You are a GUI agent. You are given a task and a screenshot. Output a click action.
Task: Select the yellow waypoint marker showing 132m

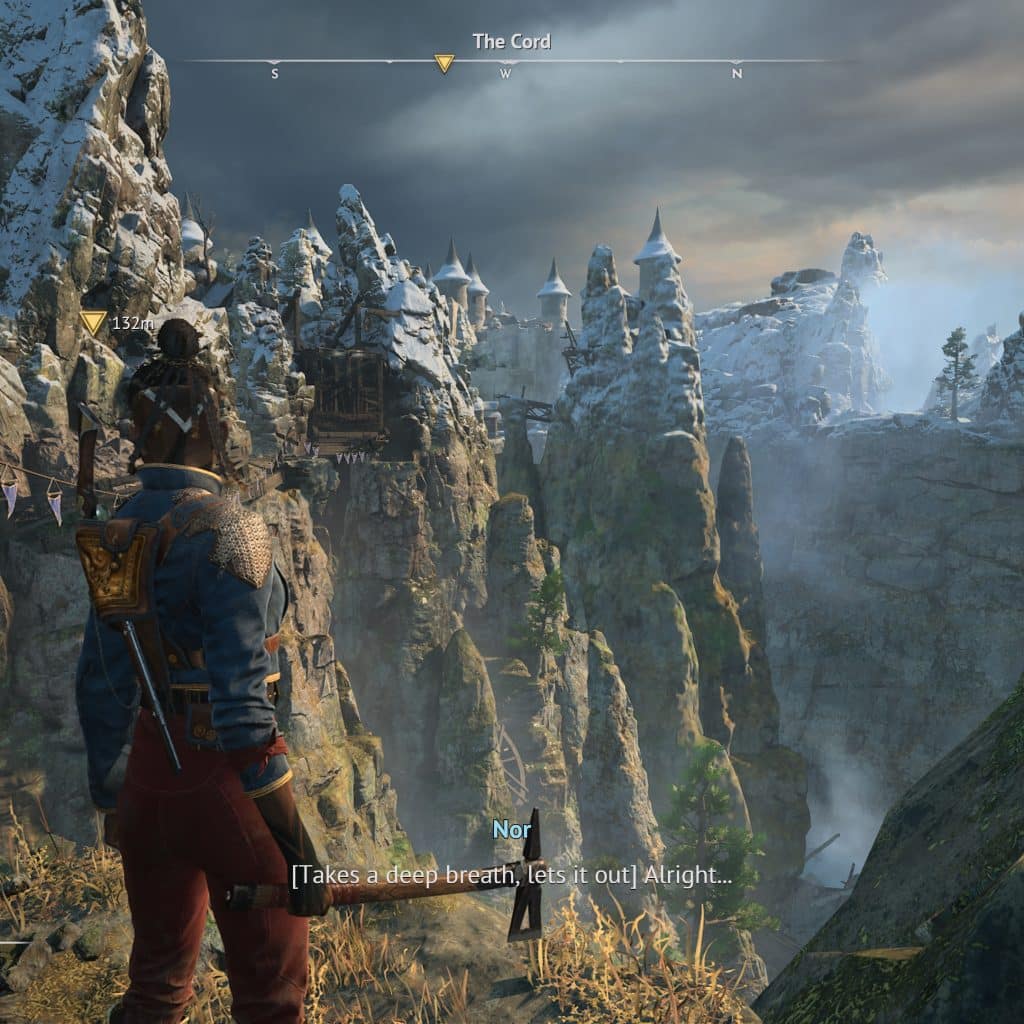pos(93,322)
